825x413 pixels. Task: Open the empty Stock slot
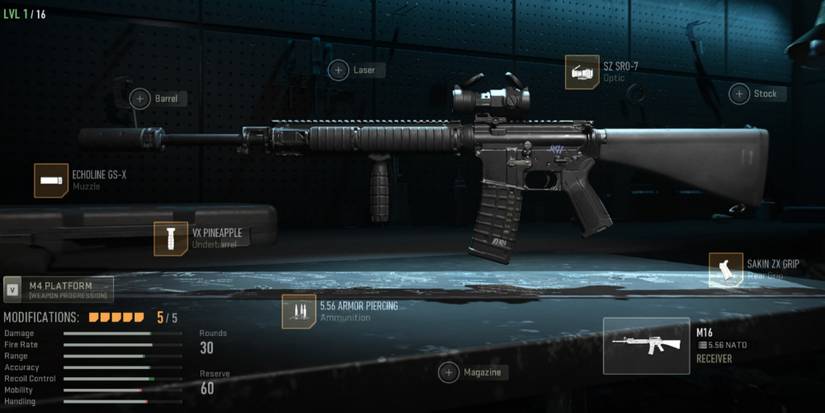point(739,94)
